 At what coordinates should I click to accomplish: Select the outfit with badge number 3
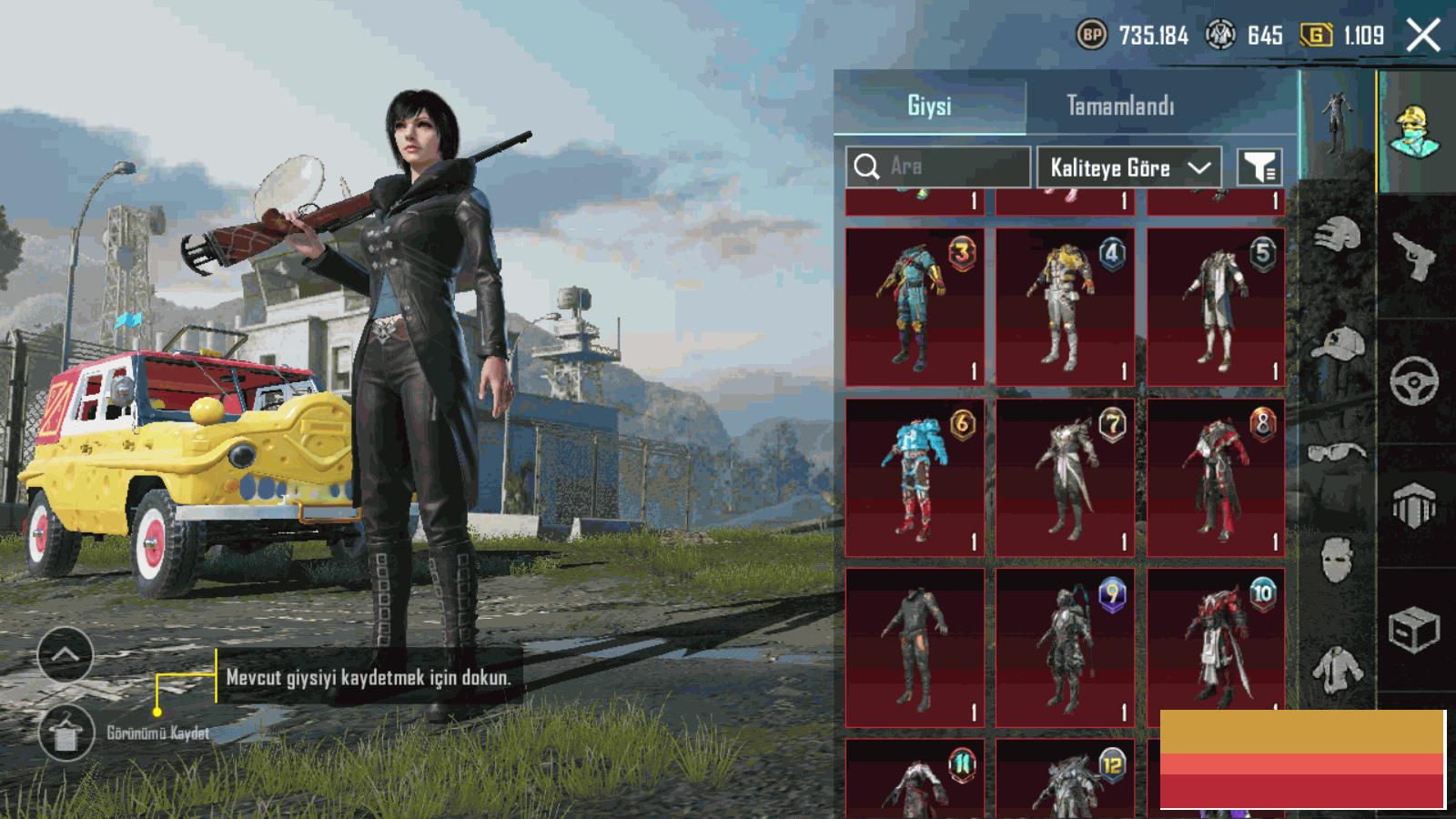915,307
